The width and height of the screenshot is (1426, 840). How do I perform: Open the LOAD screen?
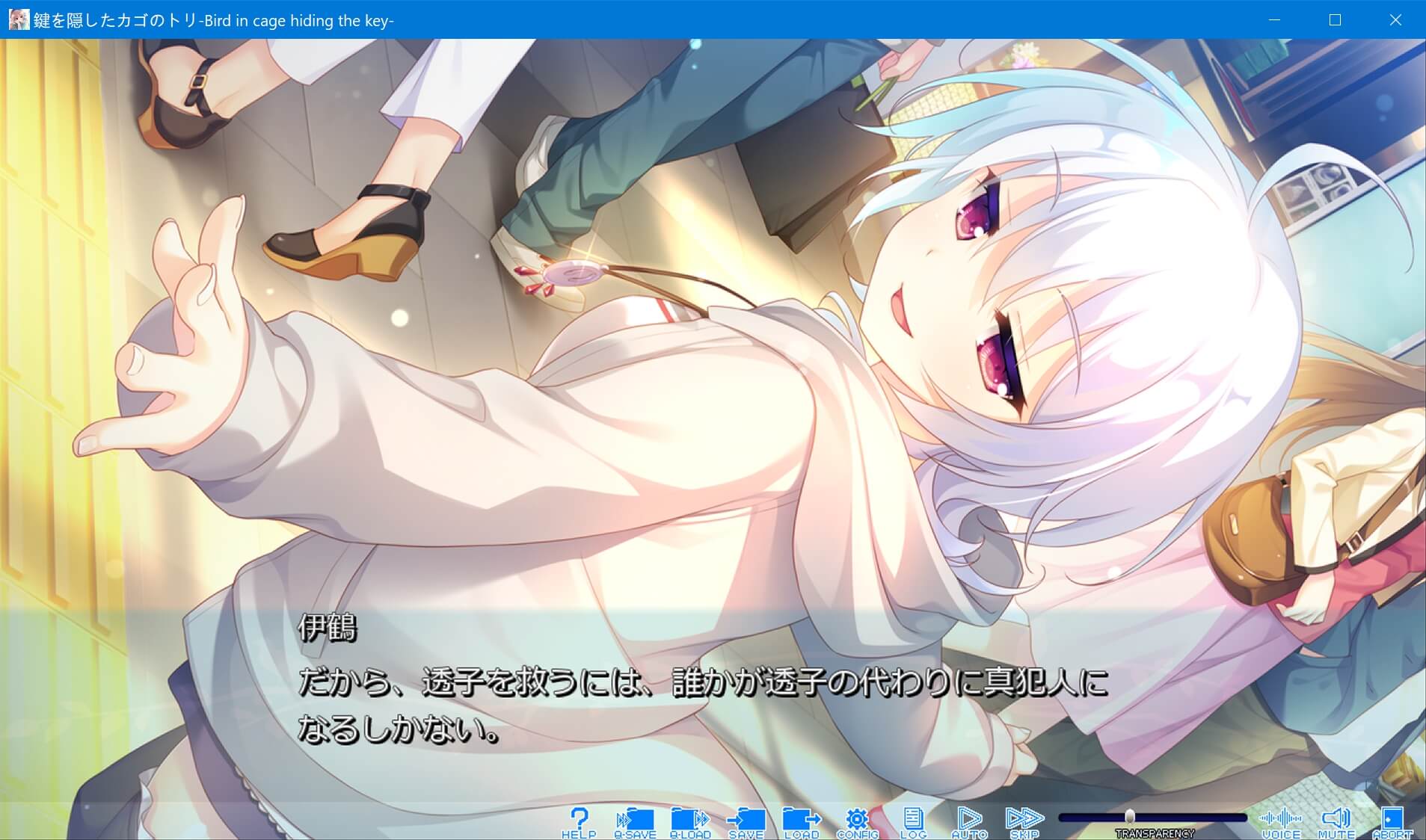[801, 820]
